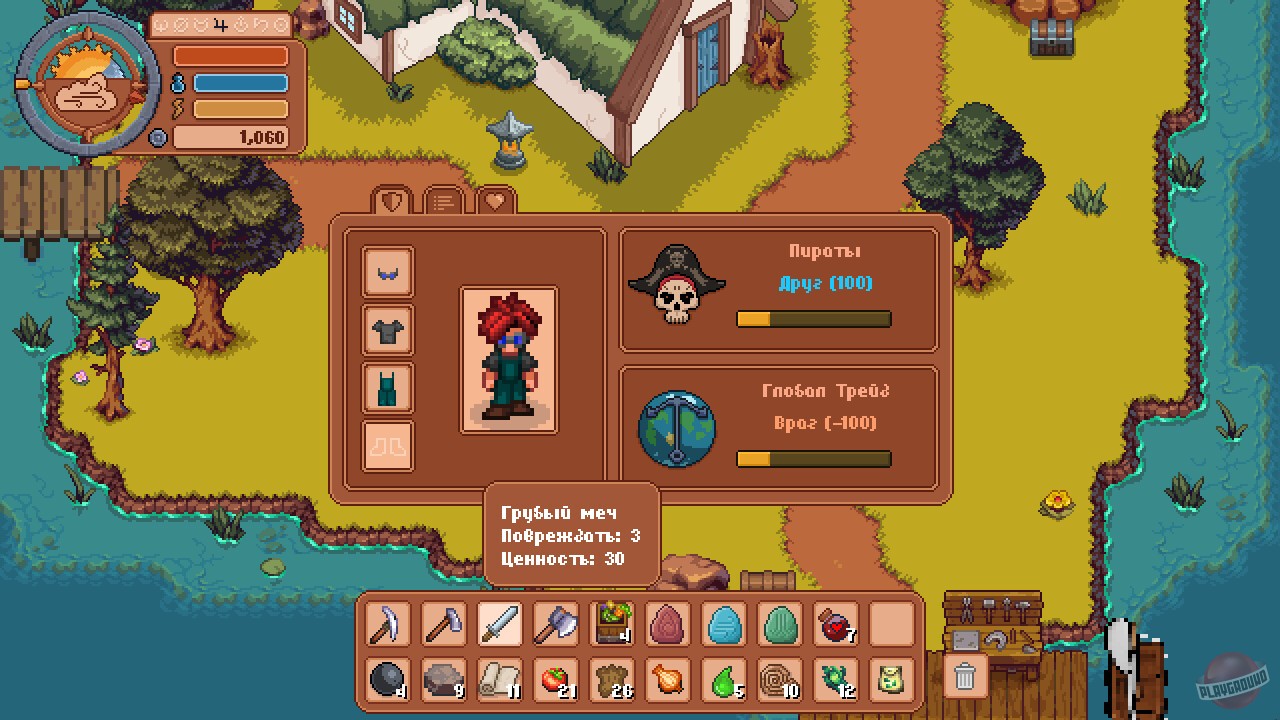Click the trash can to discard items
This screenshot has height=720, width=1280.
[x=963, y=676]
